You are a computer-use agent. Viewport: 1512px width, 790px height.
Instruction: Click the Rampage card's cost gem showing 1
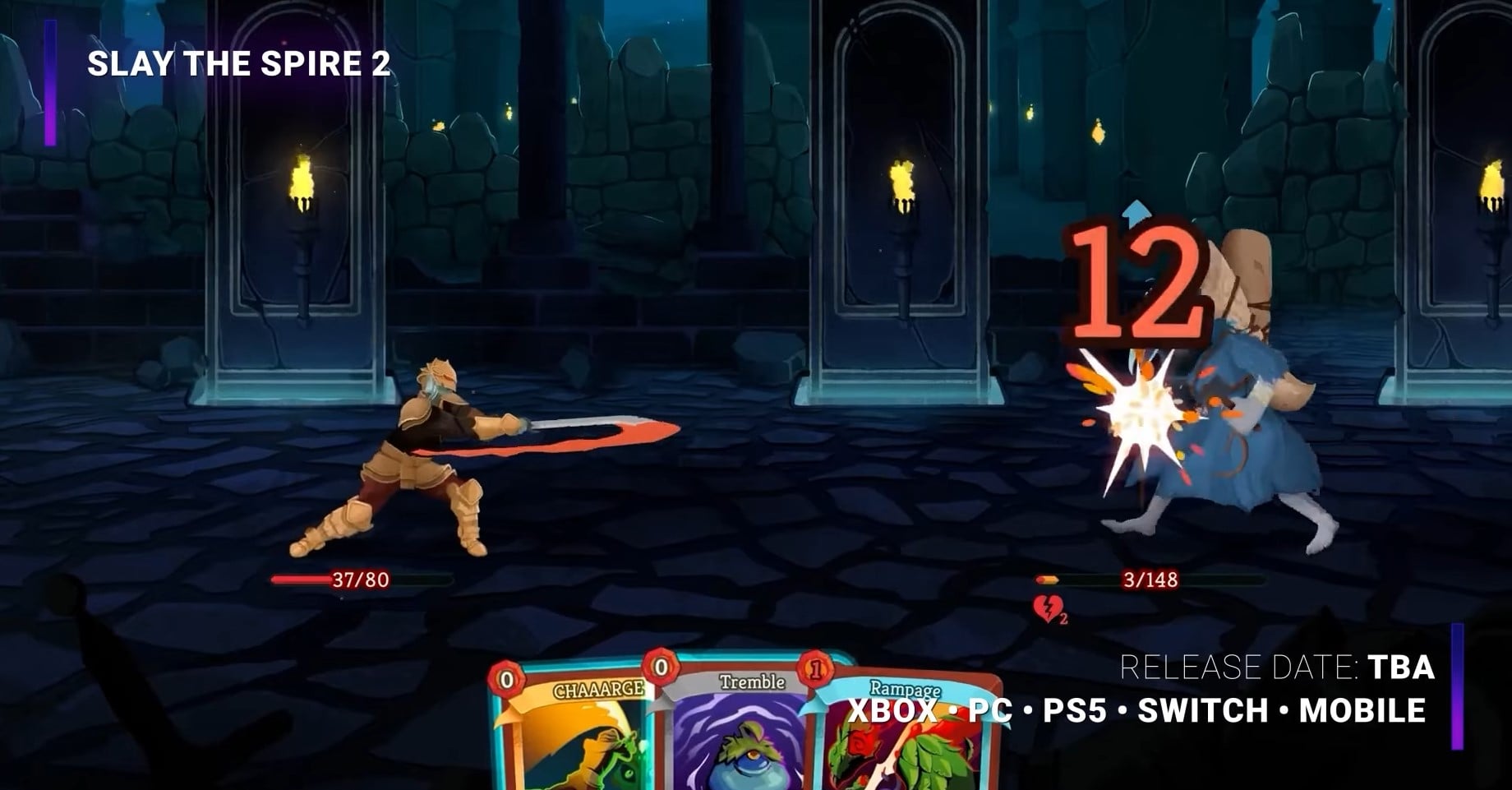tap(815, 668)
